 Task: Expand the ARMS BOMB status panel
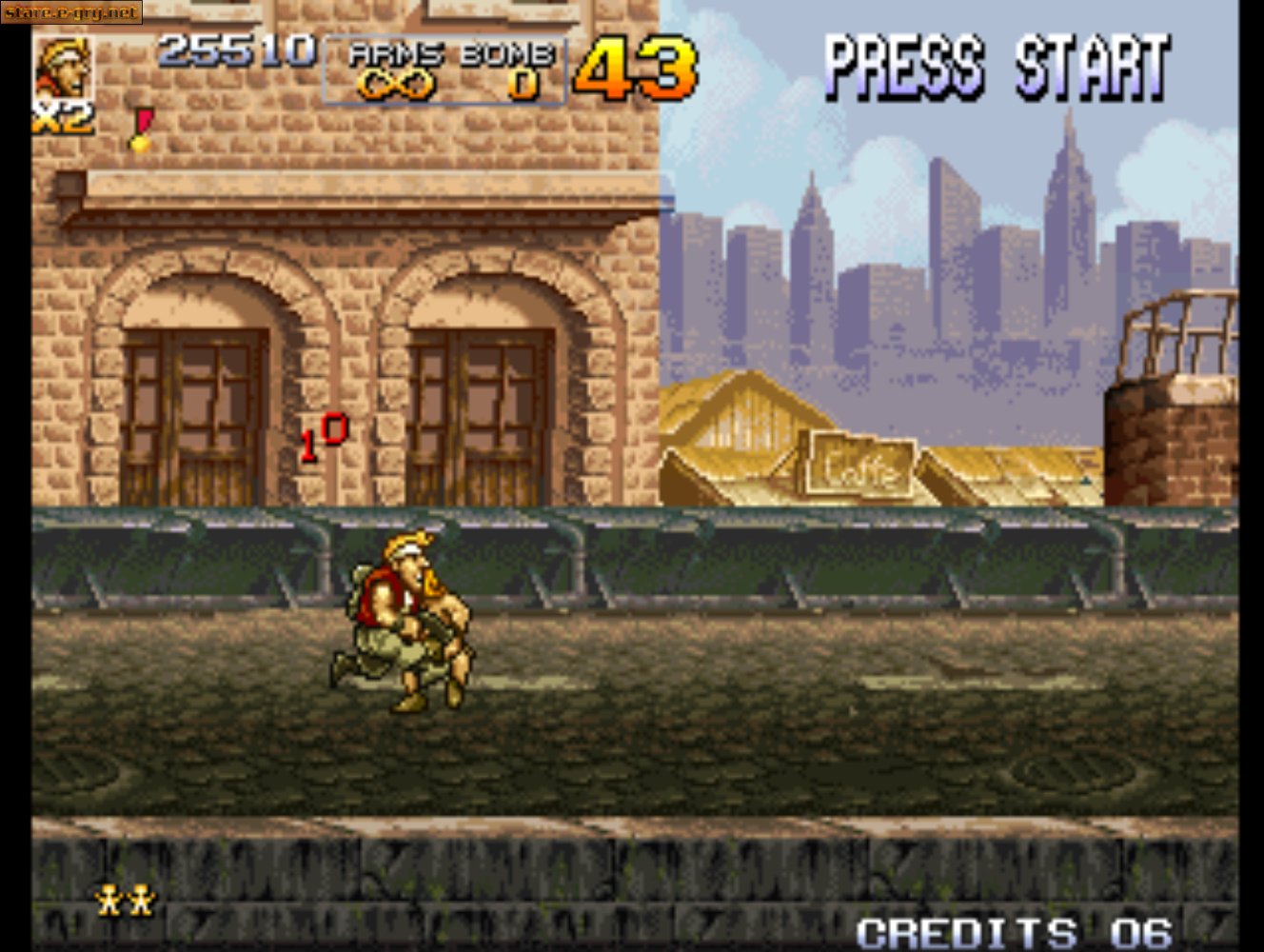(445, 69)
